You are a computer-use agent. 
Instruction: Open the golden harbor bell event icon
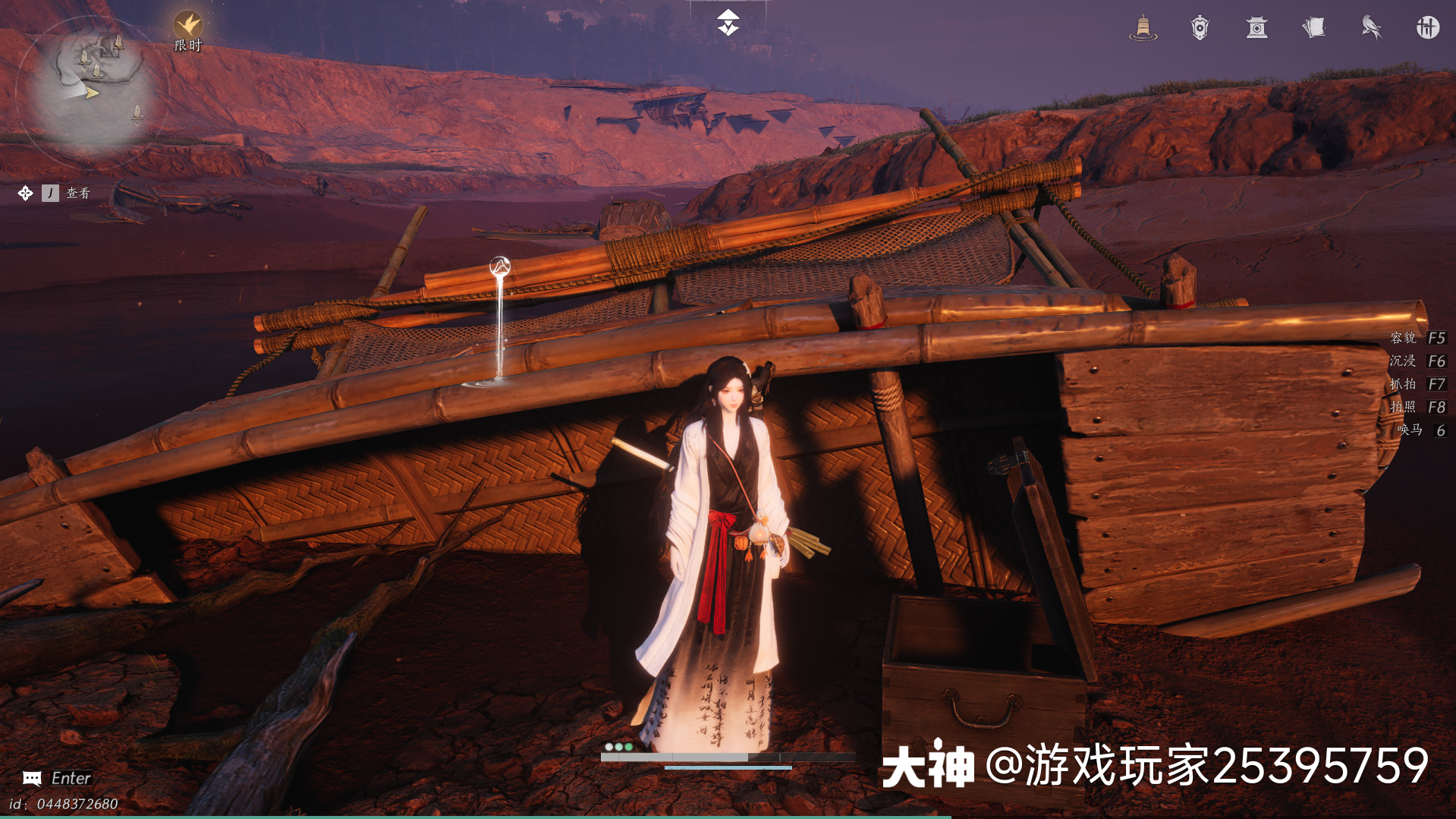coord(1142,28)
